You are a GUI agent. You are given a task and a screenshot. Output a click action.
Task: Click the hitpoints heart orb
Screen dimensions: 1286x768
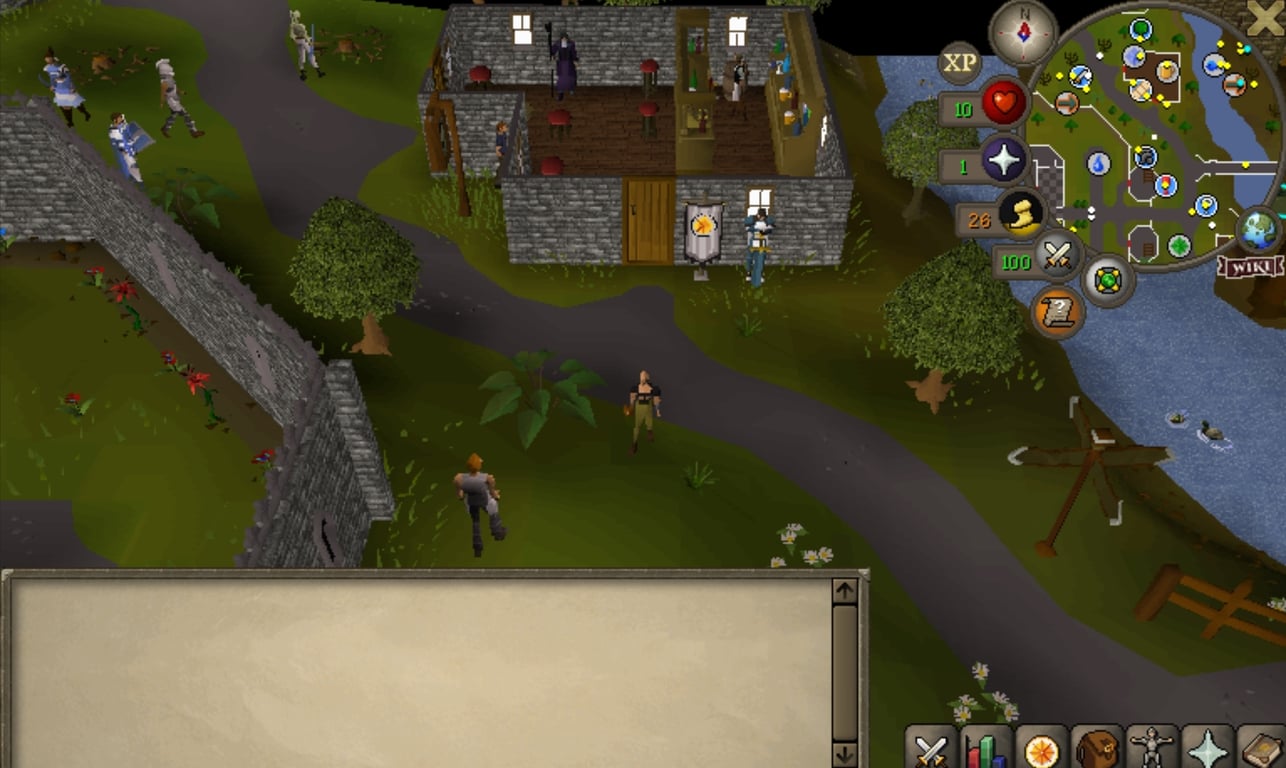tap(1005, 104)
